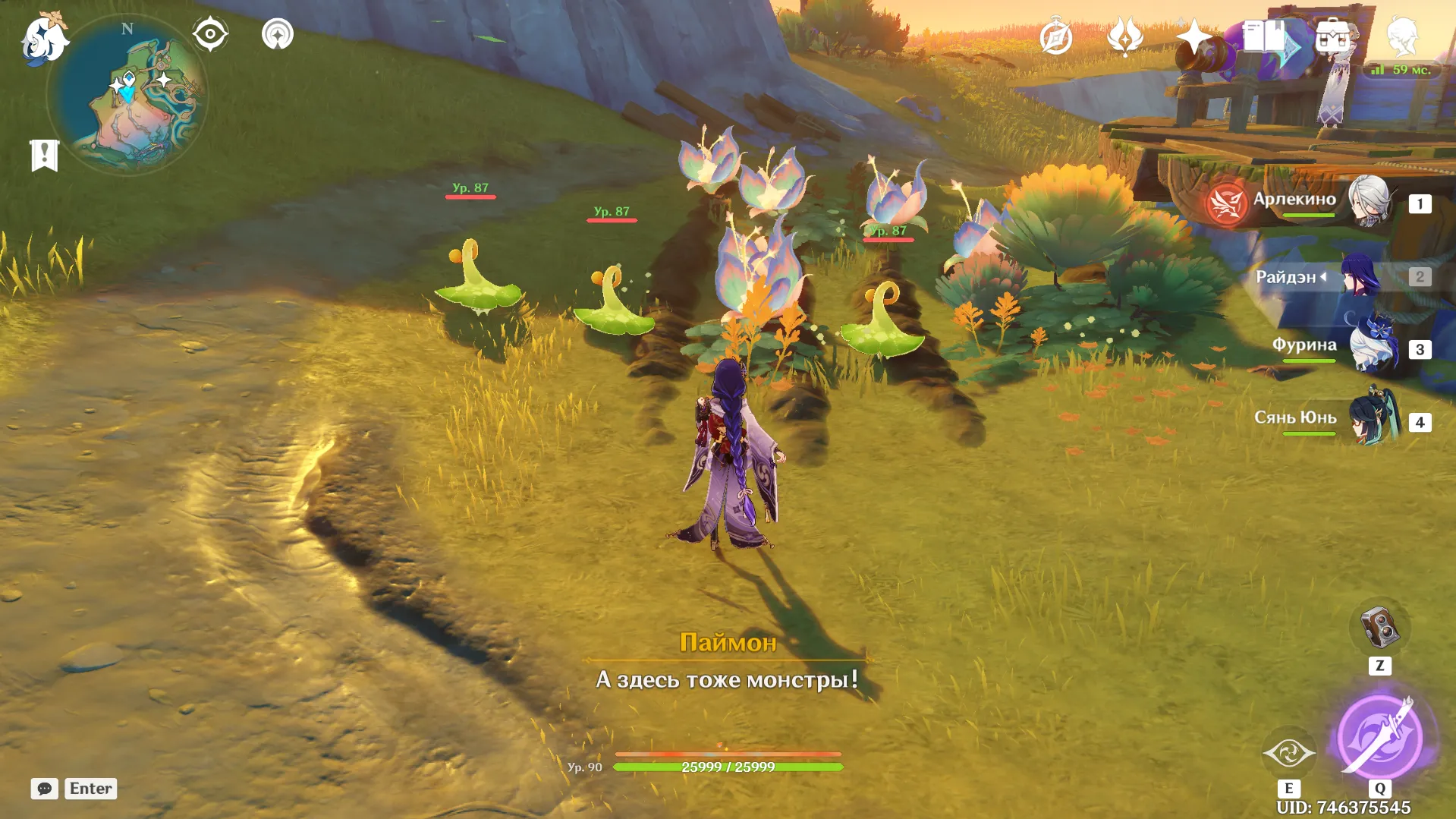Unleash the purple sword elemental burst
Image resolution: width=1456 pixels, height=819 pixels.
click(x=1380, y=737)
